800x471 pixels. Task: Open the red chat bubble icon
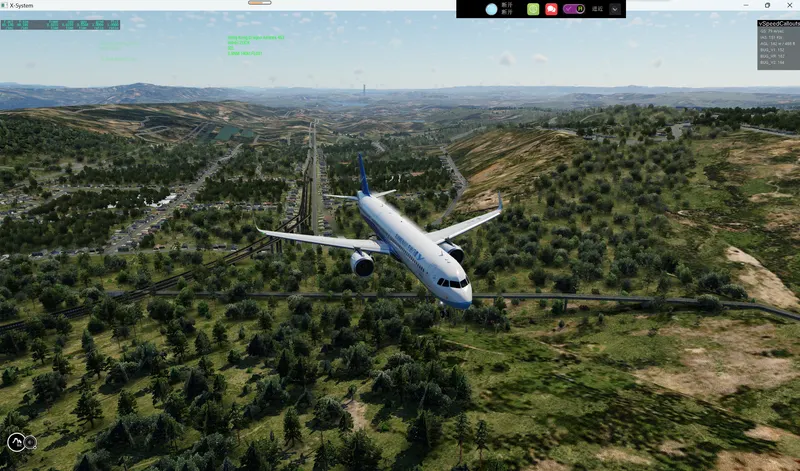click(x=551, y=9)
